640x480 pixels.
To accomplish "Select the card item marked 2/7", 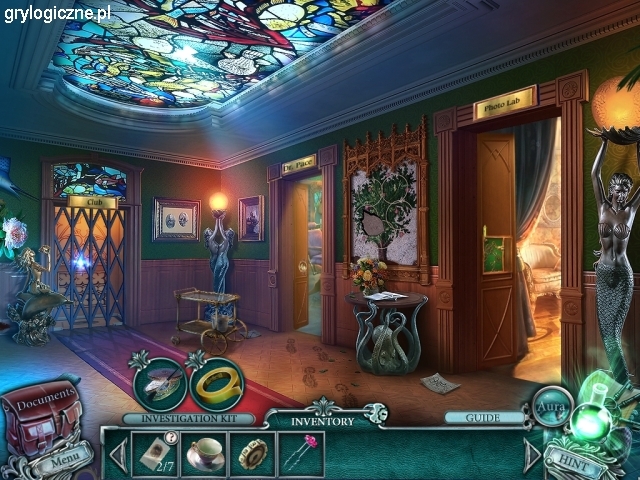I will pyautogui.click(x=155, y=454).
